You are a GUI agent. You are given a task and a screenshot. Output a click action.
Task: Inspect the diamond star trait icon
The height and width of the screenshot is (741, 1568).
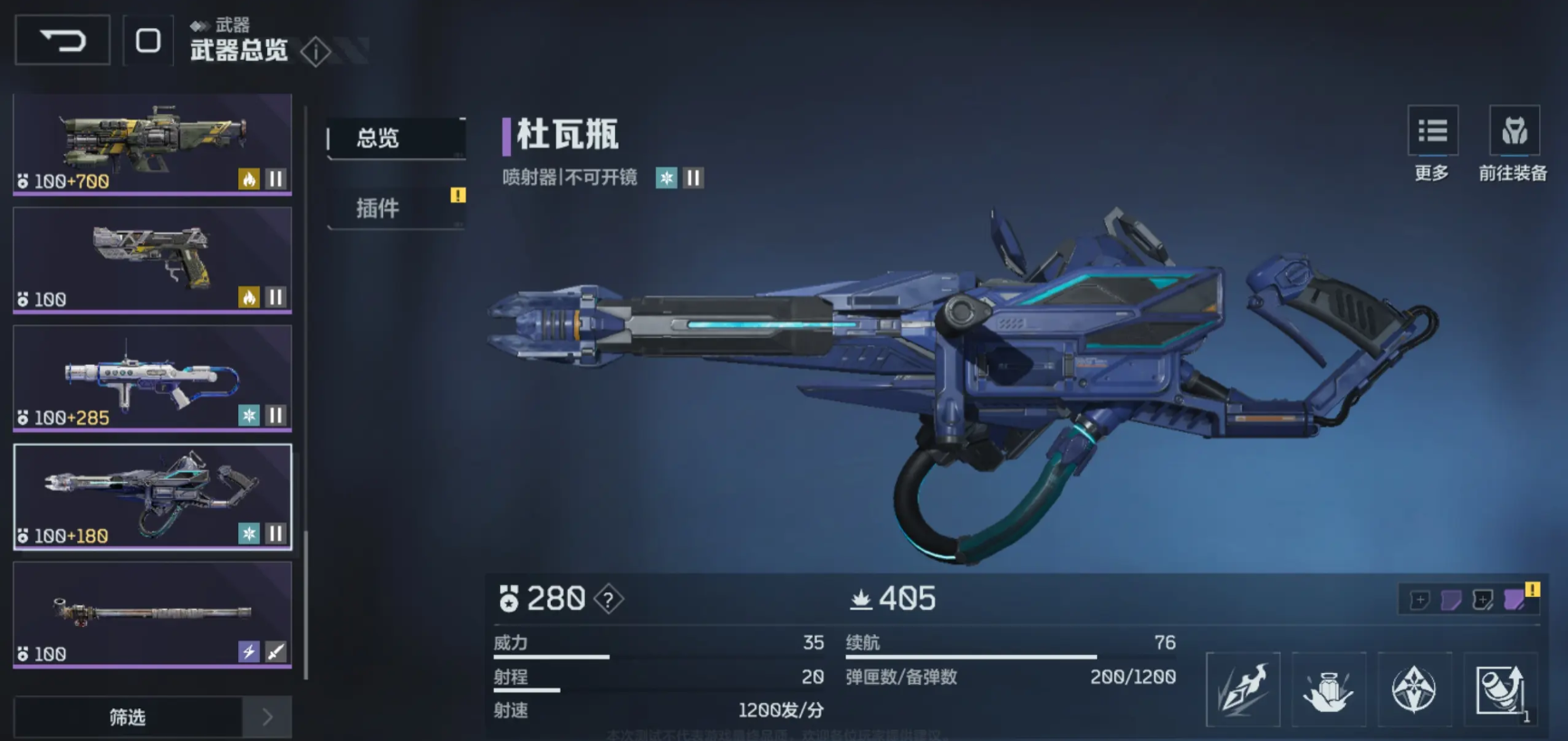click(1414, 689)
